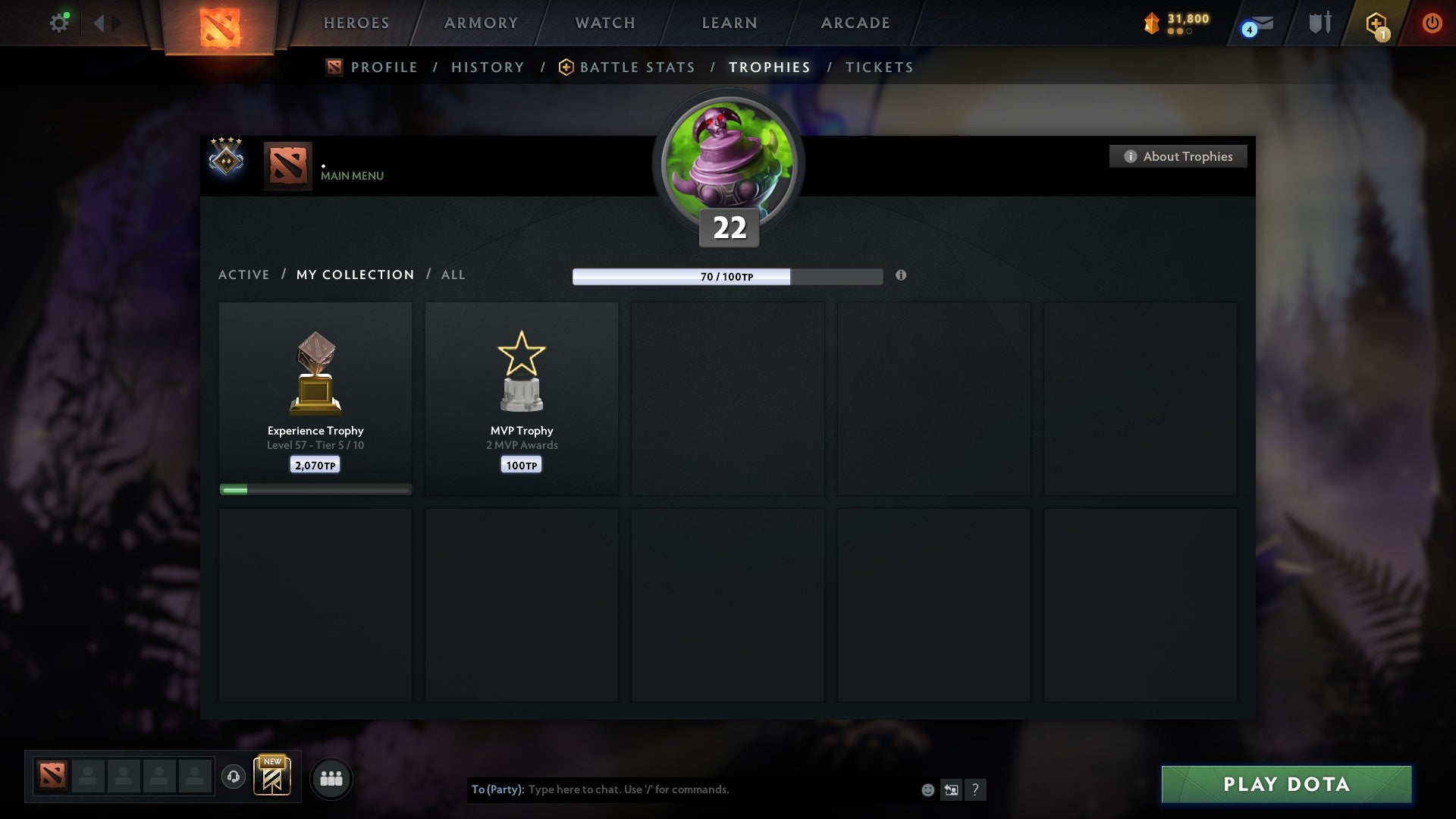1456x819 pixels.
Task: Click the gold plus hexagon notification icon
Action: tap(1376, 23)
